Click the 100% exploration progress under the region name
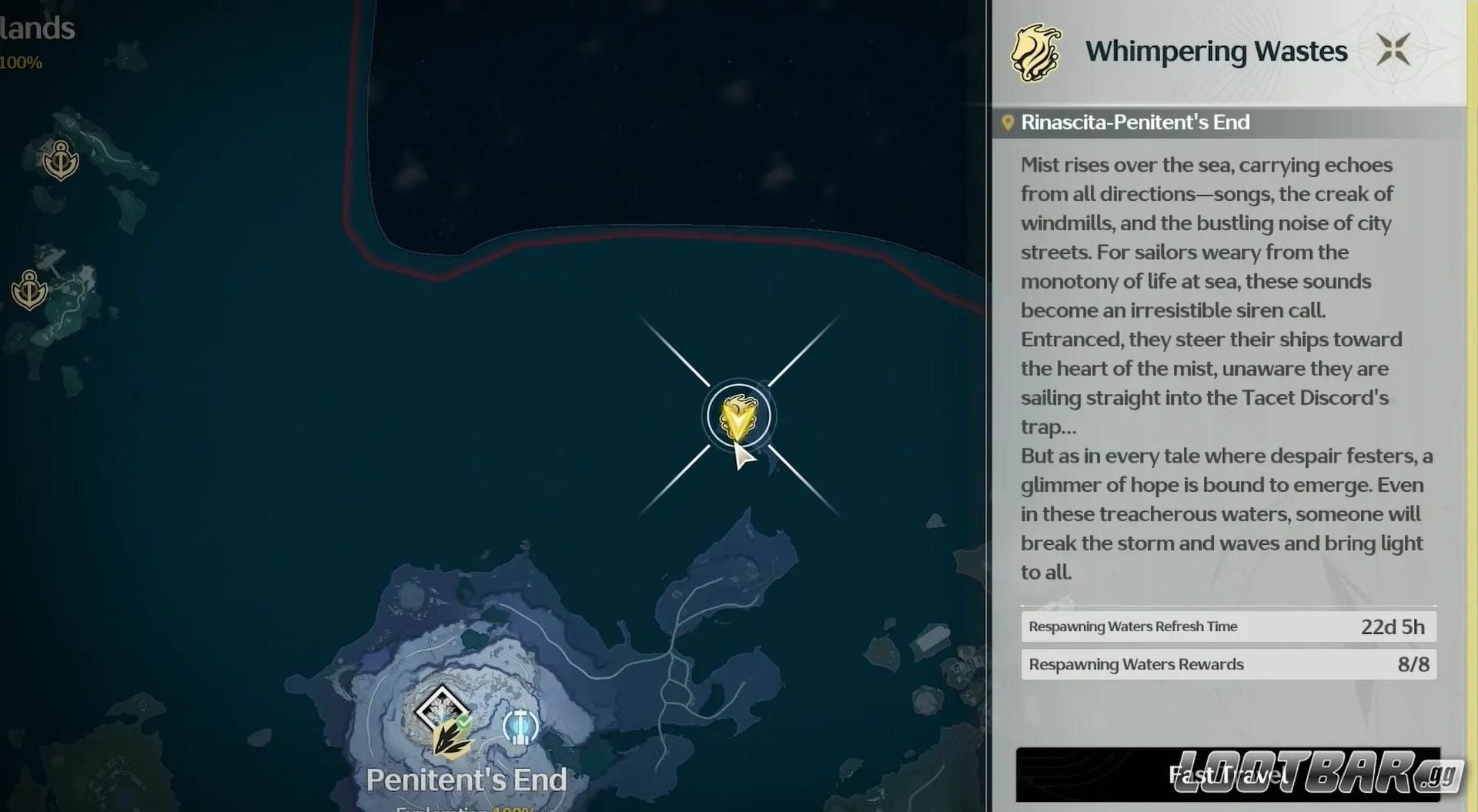 coord(22,63)
